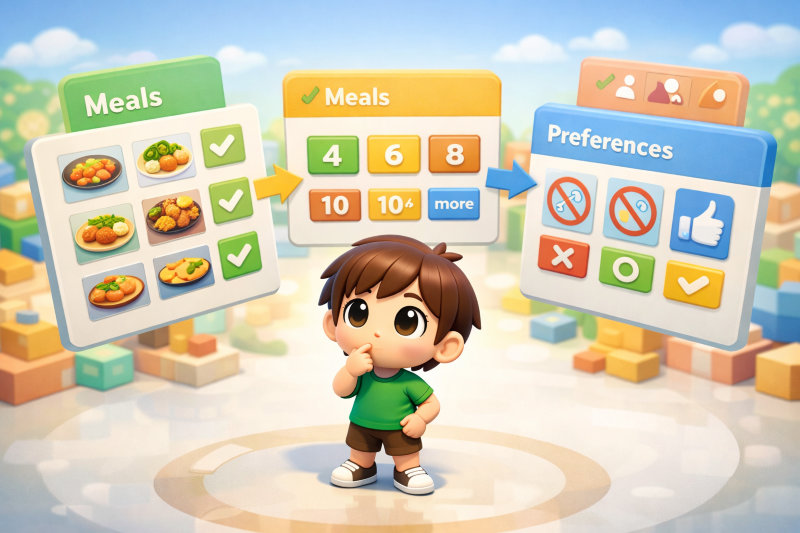Confirm with the yellow checkmark button
Image resolution: width=800 pixels, height=533 pixels.
693,284
